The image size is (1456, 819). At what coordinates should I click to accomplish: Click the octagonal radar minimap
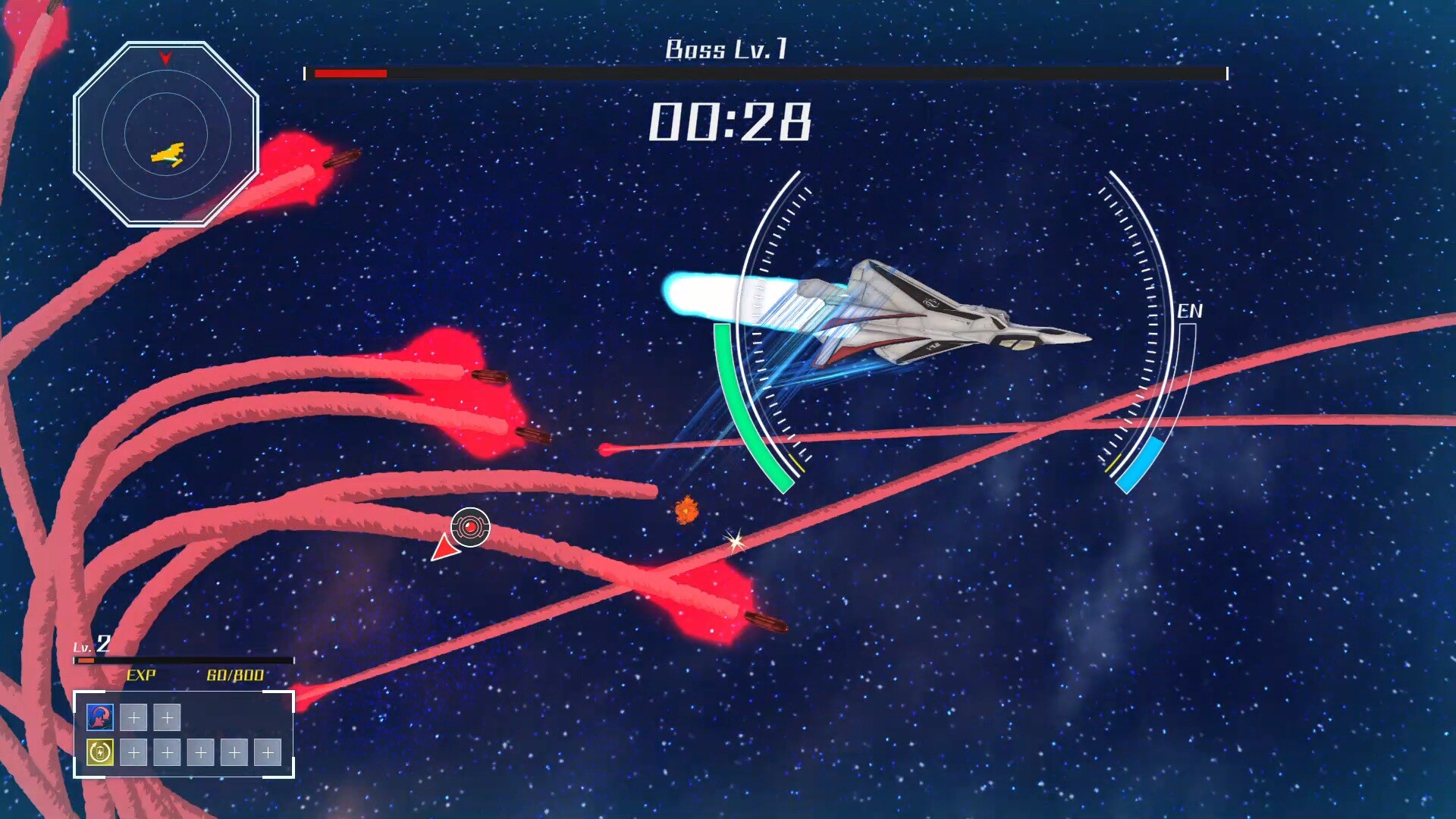(x=166, y=134)
